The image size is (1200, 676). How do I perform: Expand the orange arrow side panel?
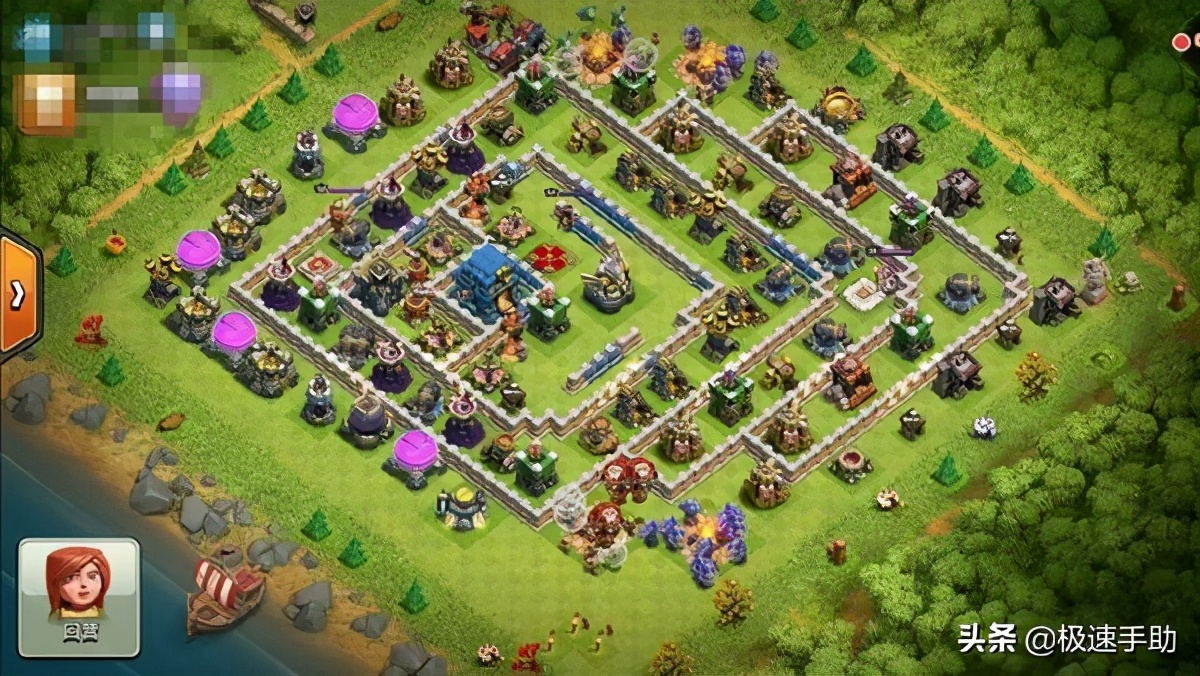17,295
